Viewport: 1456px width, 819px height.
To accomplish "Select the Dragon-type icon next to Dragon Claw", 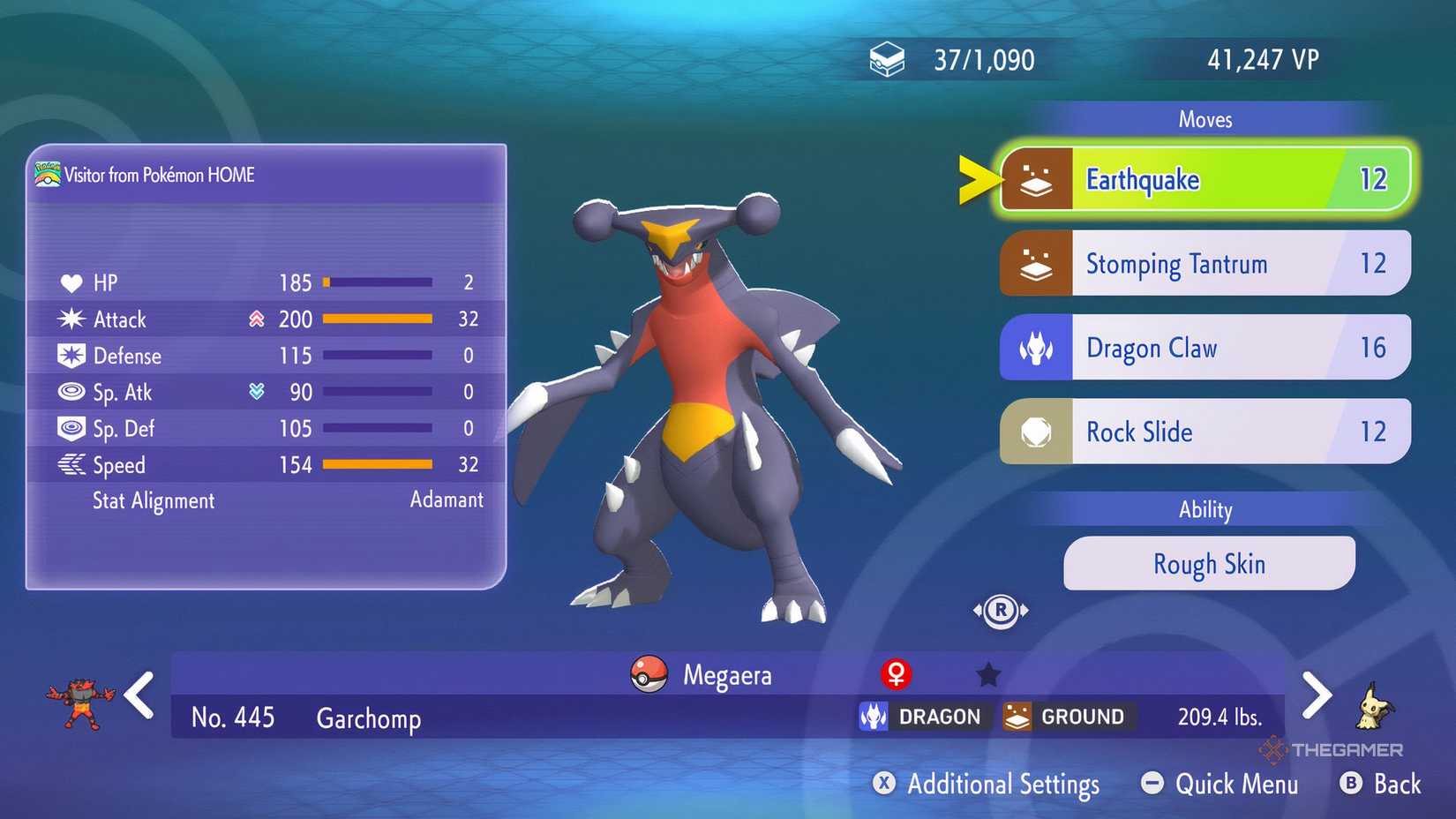I will coord(1037,347).
